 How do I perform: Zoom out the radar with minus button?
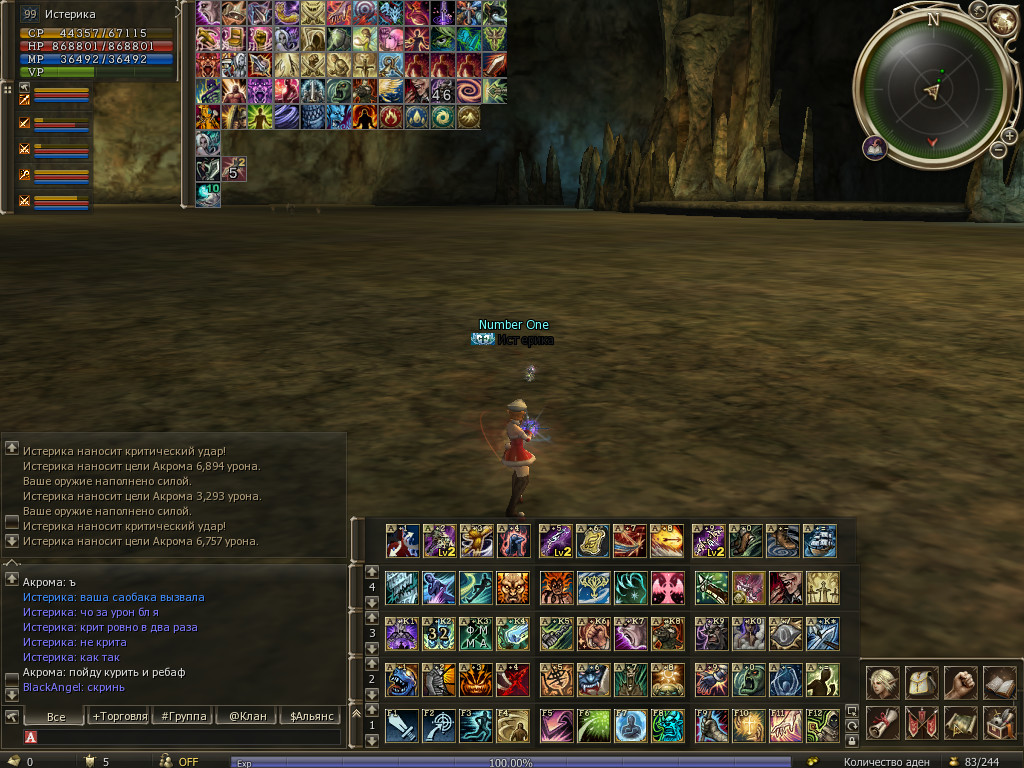pyautogui.click(x=997, y=150)
